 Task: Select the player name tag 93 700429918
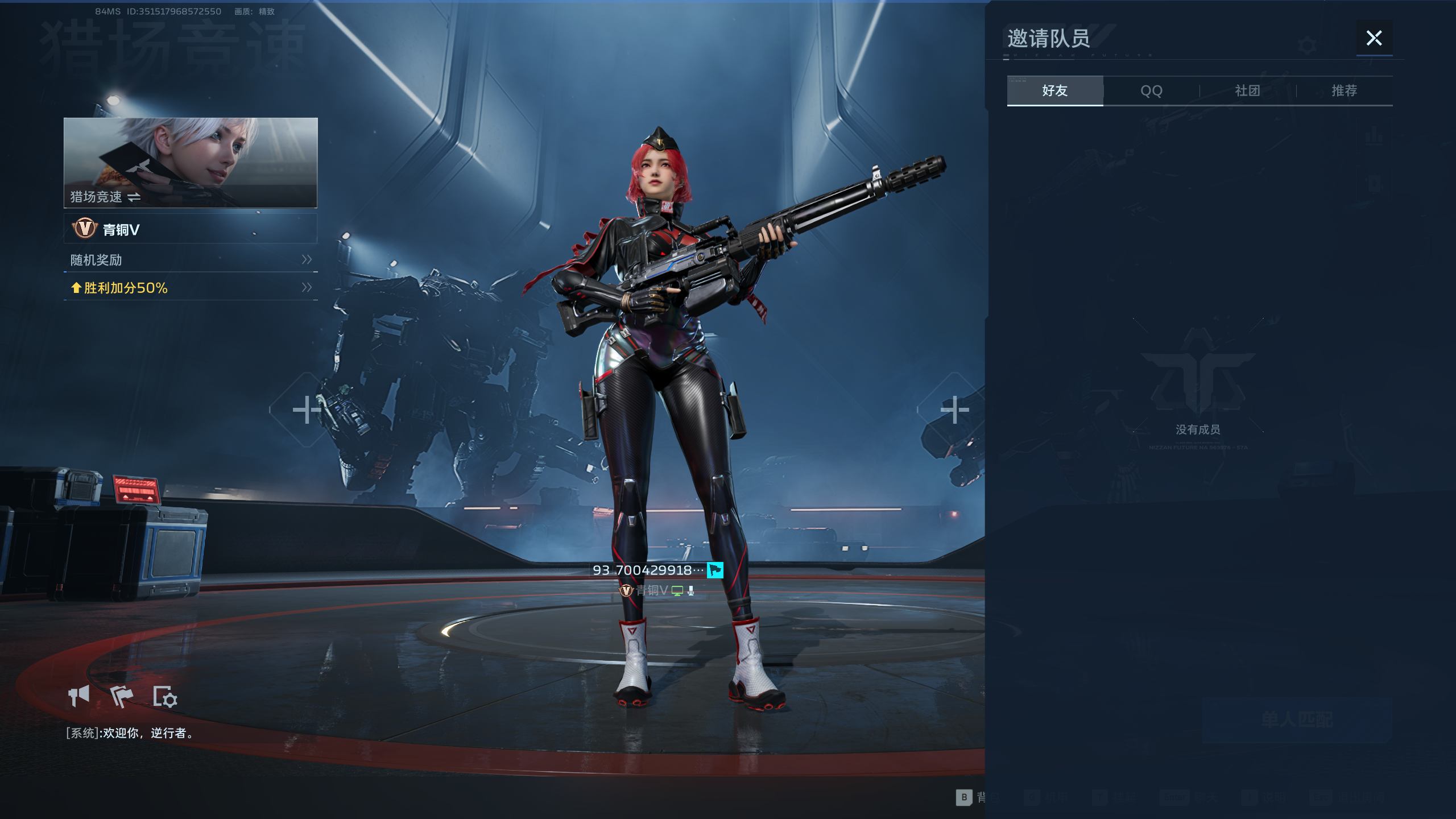pos(648,570)
